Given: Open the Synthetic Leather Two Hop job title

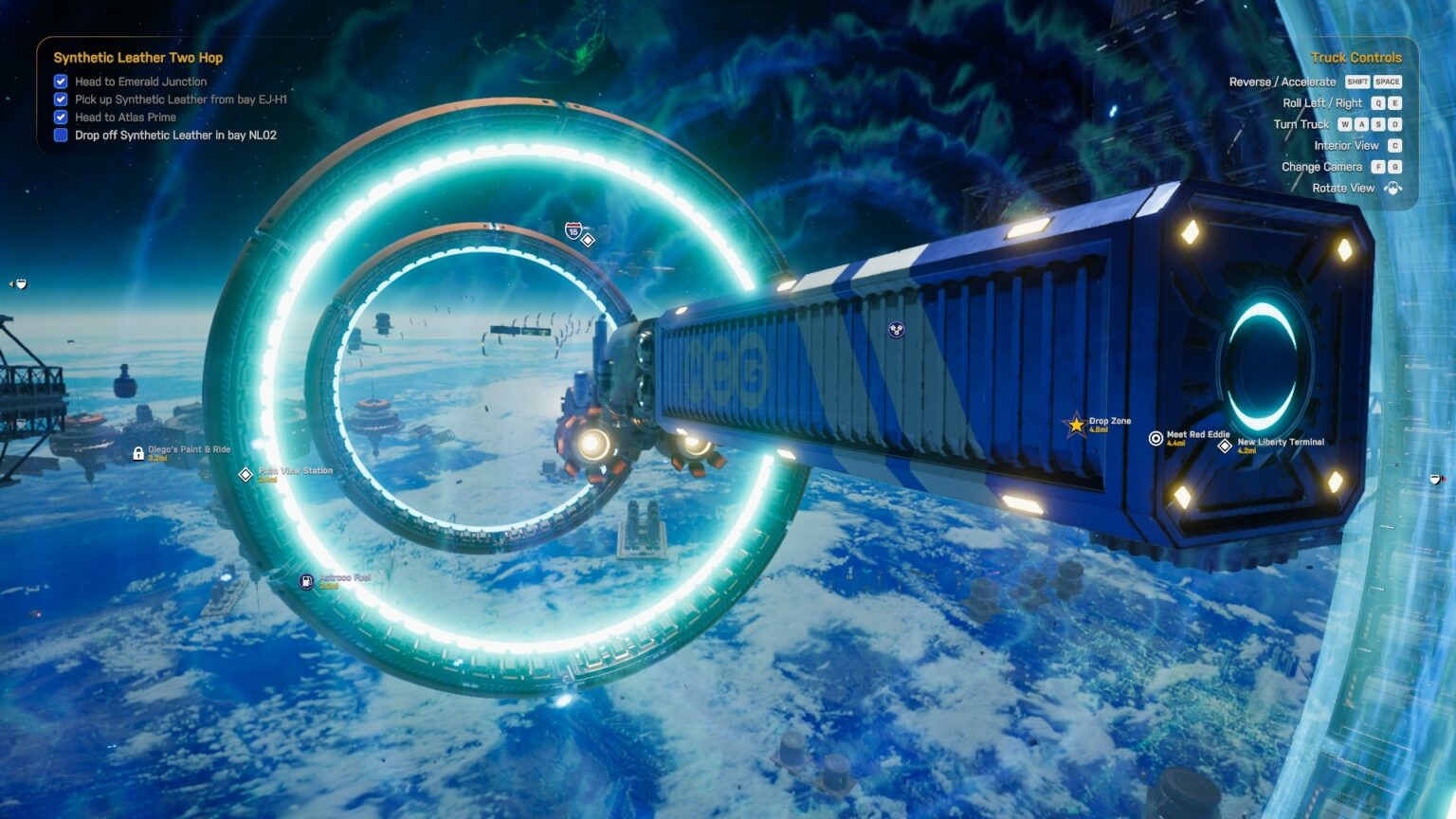Looking at the screenshot, I should 138,58.
